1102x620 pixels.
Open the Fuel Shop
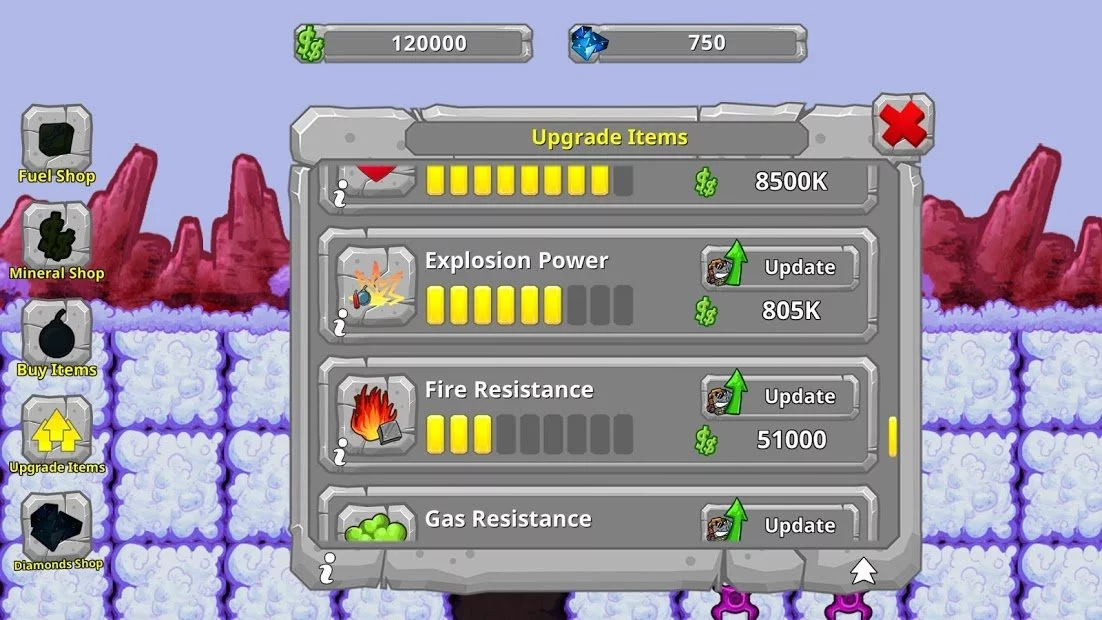click(57, 140)
